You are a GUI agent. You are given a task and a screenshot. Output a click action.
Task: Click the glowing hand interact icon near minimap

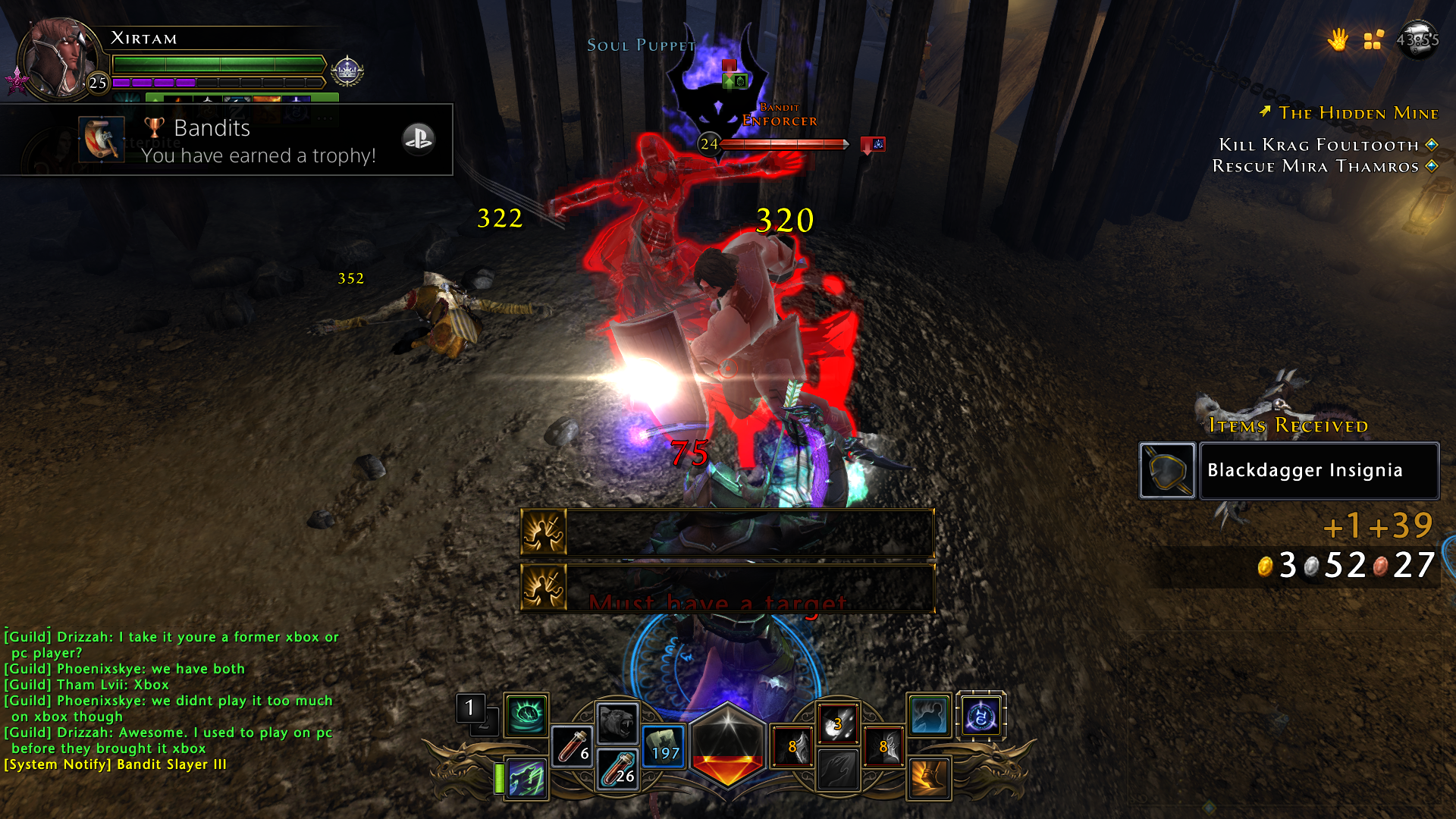click(x=1338, y=39)
